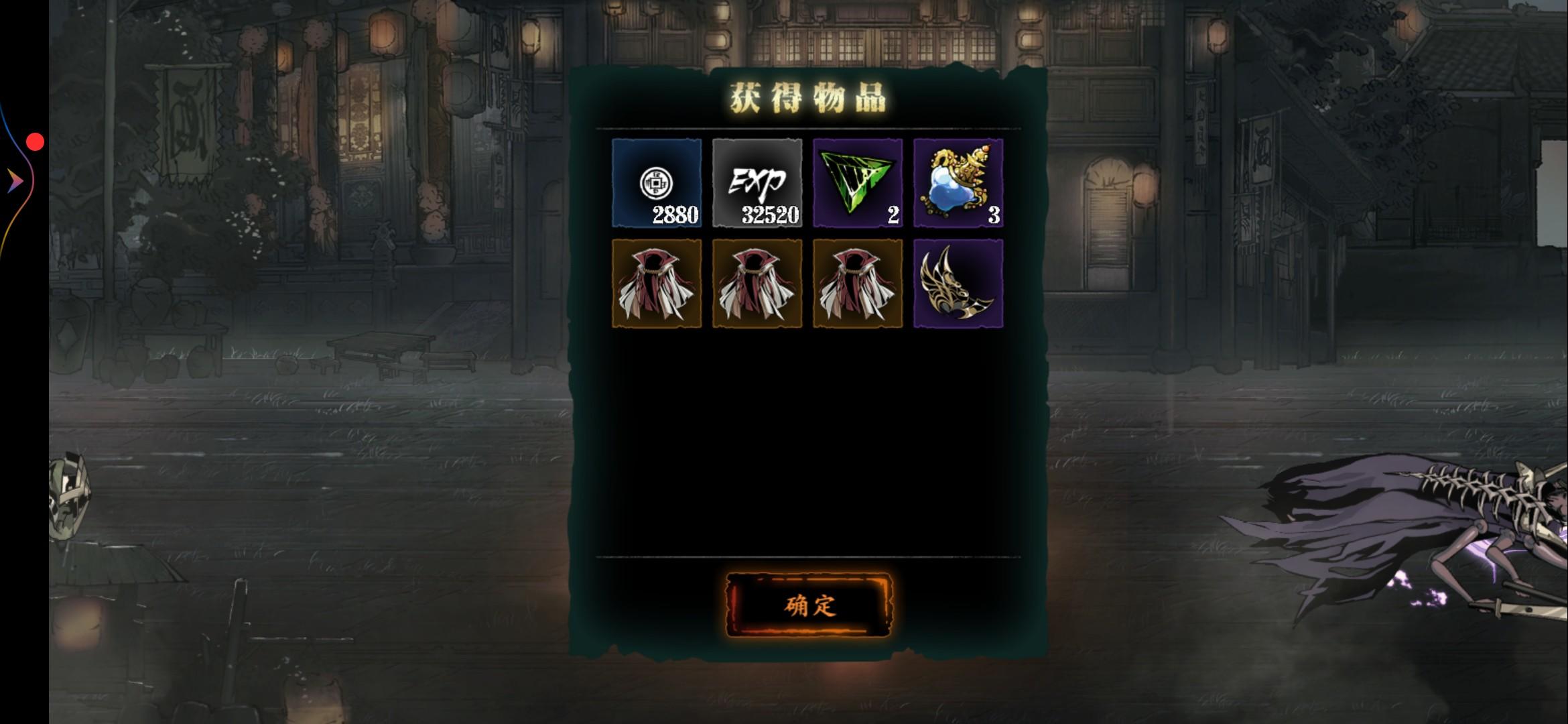Click the middle cloak item in bottom row
Screen dimensions: 1568x724
point(757,284)
